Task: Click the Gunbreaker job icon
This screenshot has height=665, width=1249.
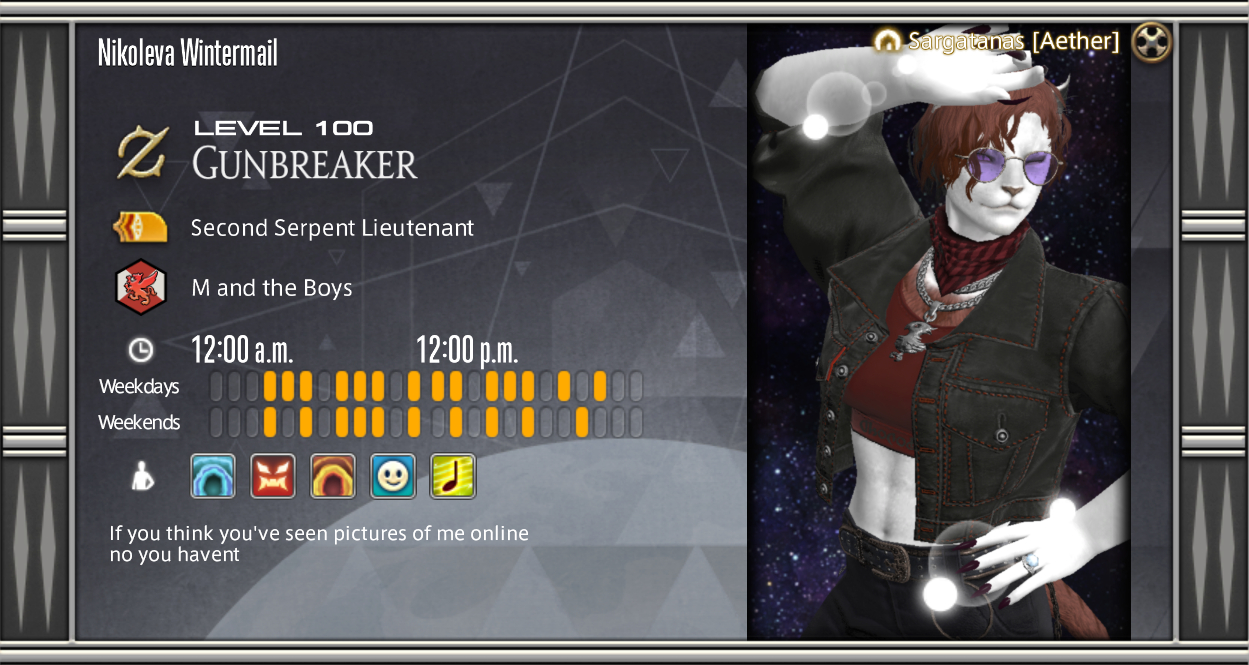Action: [142, 152]
